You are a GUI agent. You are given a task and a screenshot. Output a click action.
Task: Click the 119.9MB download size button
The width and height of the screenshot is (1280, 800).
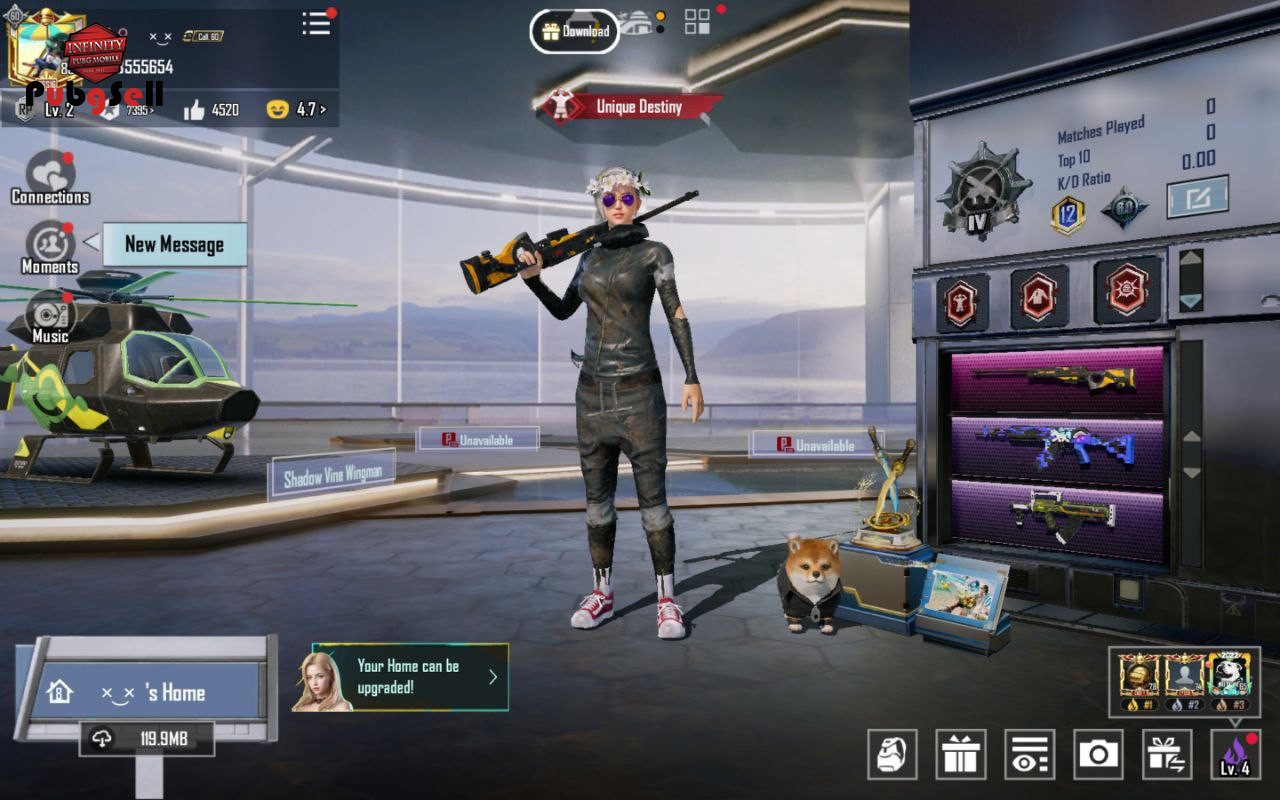click(x=147, y=739)
